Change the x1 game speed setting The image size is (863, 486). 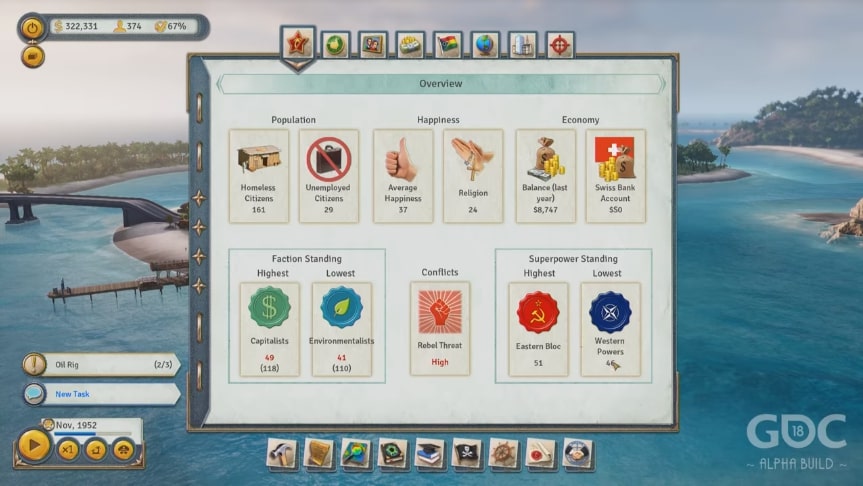point(69,450)
